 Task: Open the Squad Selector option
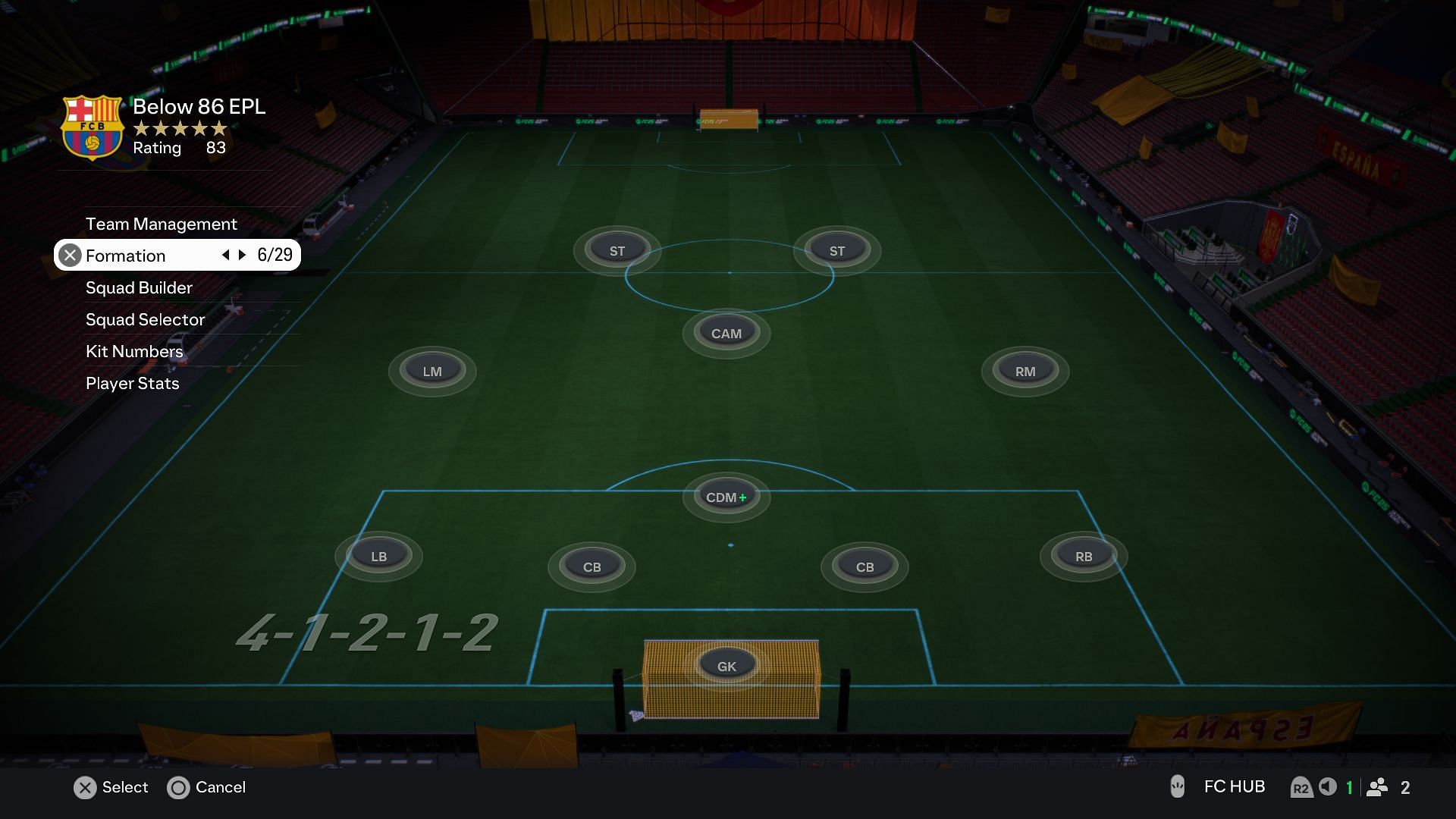tap(145, 319)
